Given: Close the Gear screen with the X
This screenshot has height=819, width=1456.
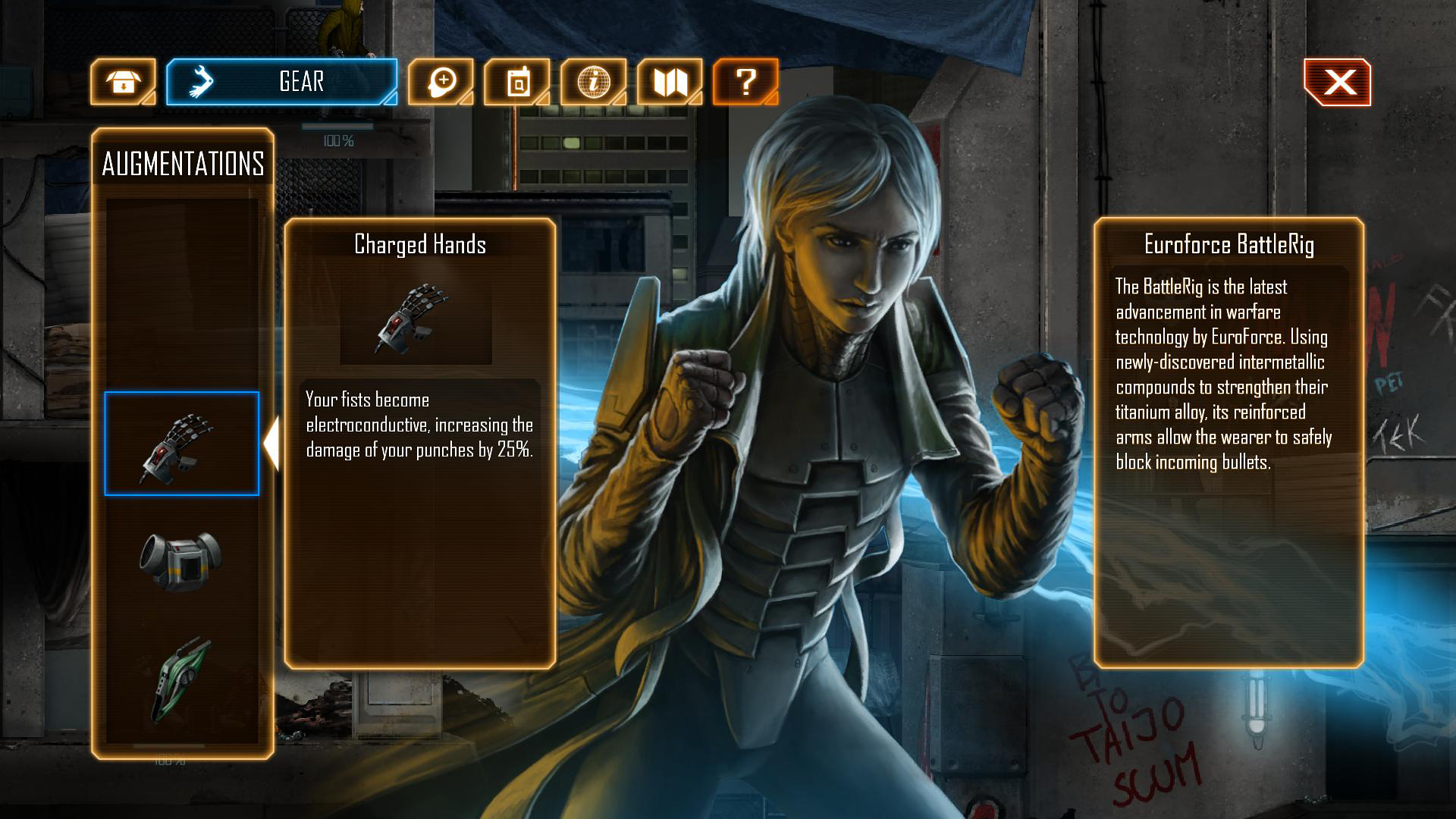Looking at the screenshot, I should [1339, 82].
